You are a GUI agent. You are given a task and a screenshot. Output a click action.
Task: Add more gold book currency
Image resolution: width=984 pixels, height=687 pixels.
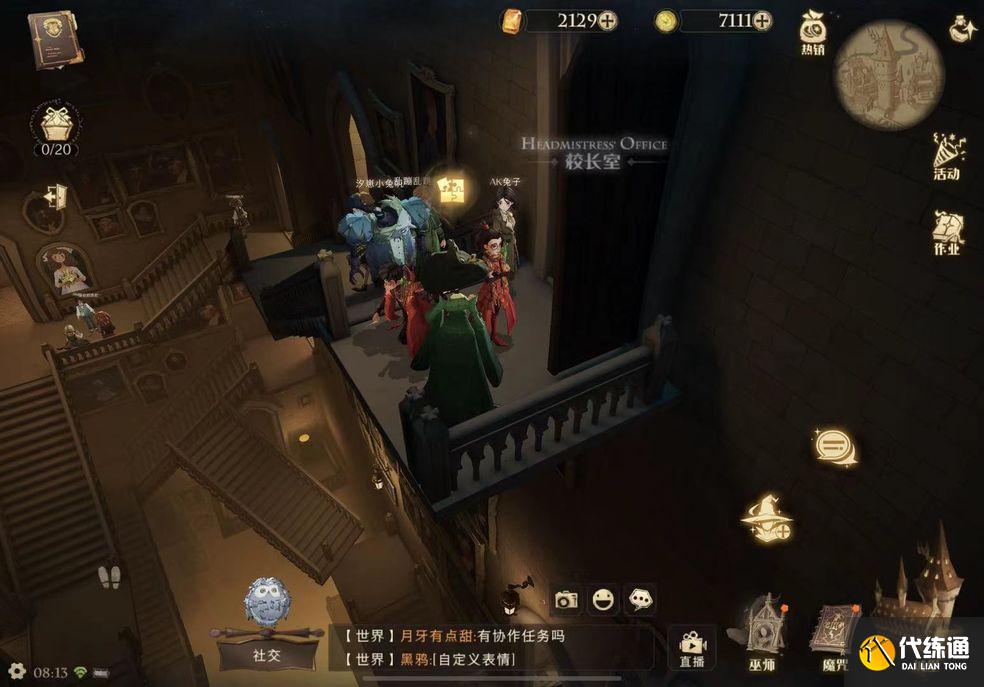(x=608, y=20)
